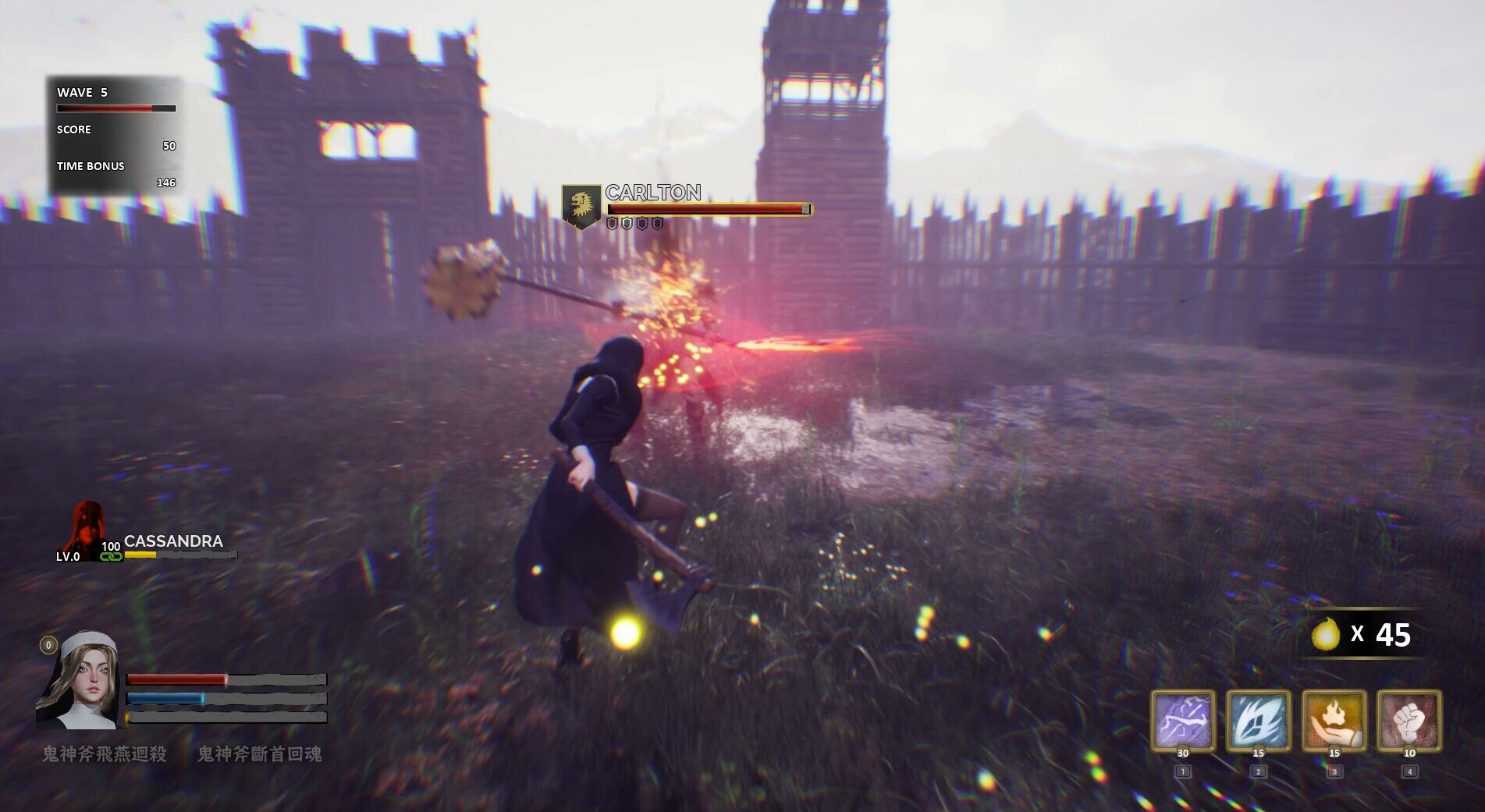Screen dimensions: 1485x812
Task: Click the WAVE 5 progress bar
Action: pos(115,108)
